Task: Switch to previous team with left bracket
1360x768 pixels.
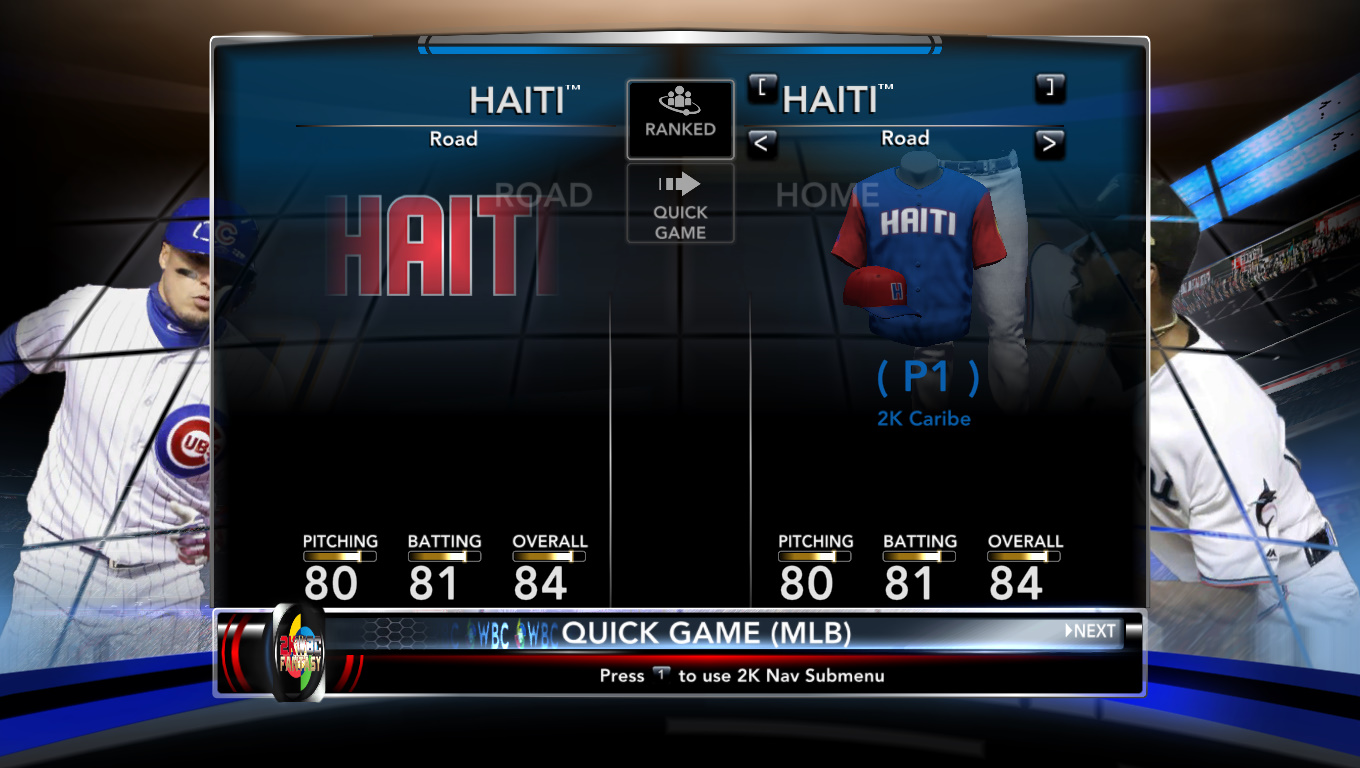Action: click(762, 88)
